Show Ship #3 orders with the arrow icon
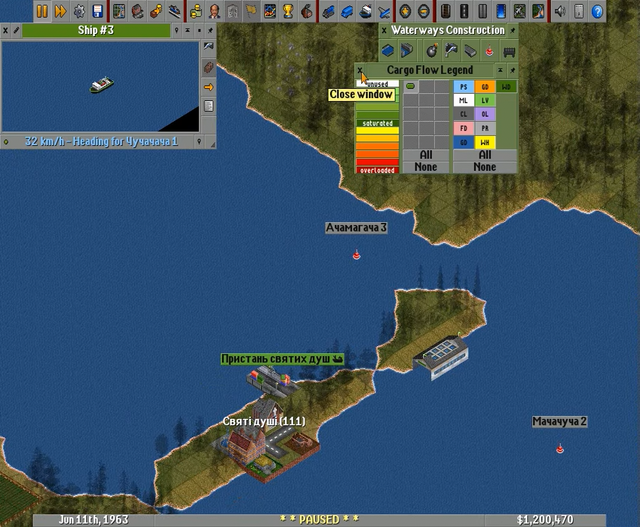Screen dimensions: 640x527 tap(209, 86)
